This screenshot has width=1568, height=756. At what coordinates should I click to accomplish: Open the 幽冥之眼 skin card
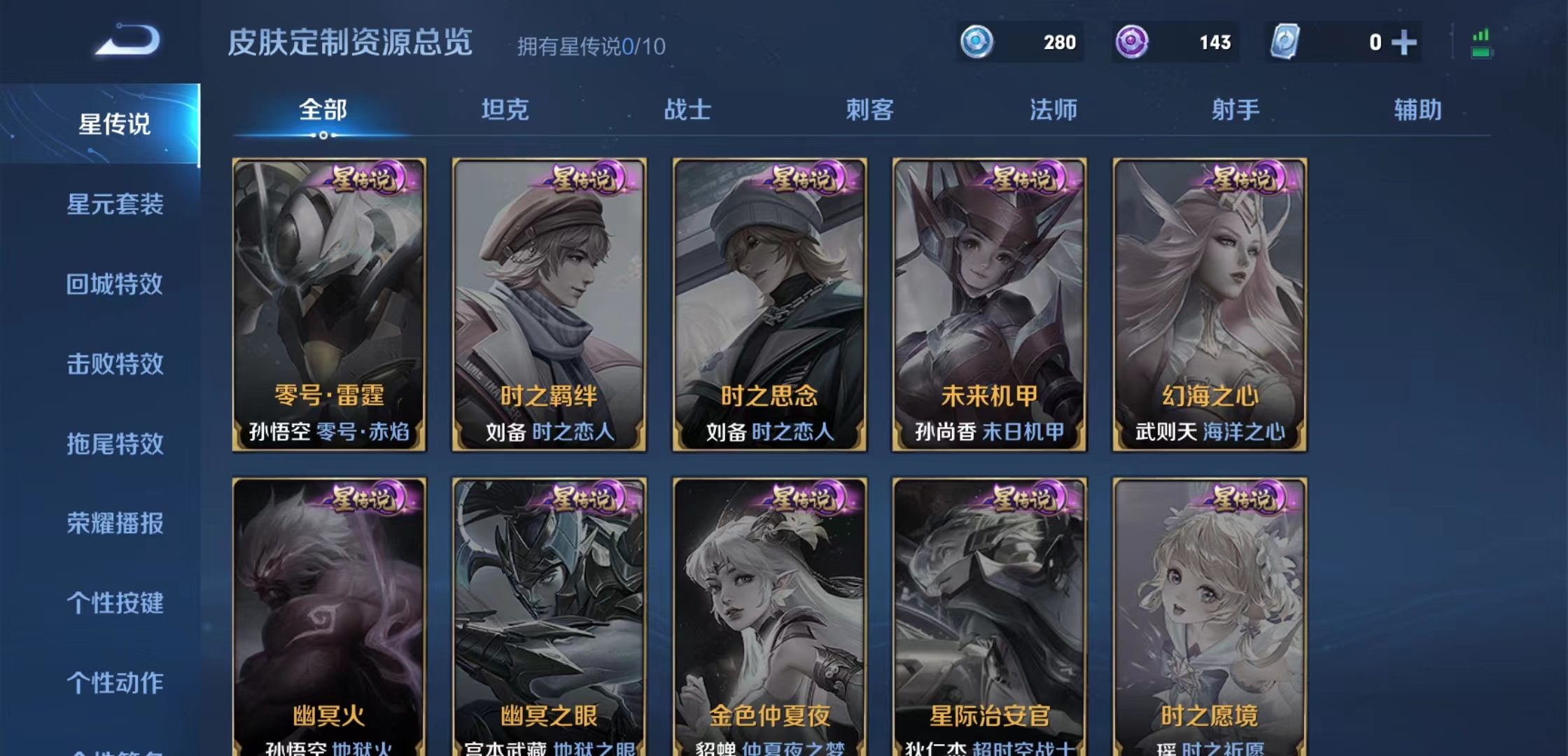tap(549, 616)
